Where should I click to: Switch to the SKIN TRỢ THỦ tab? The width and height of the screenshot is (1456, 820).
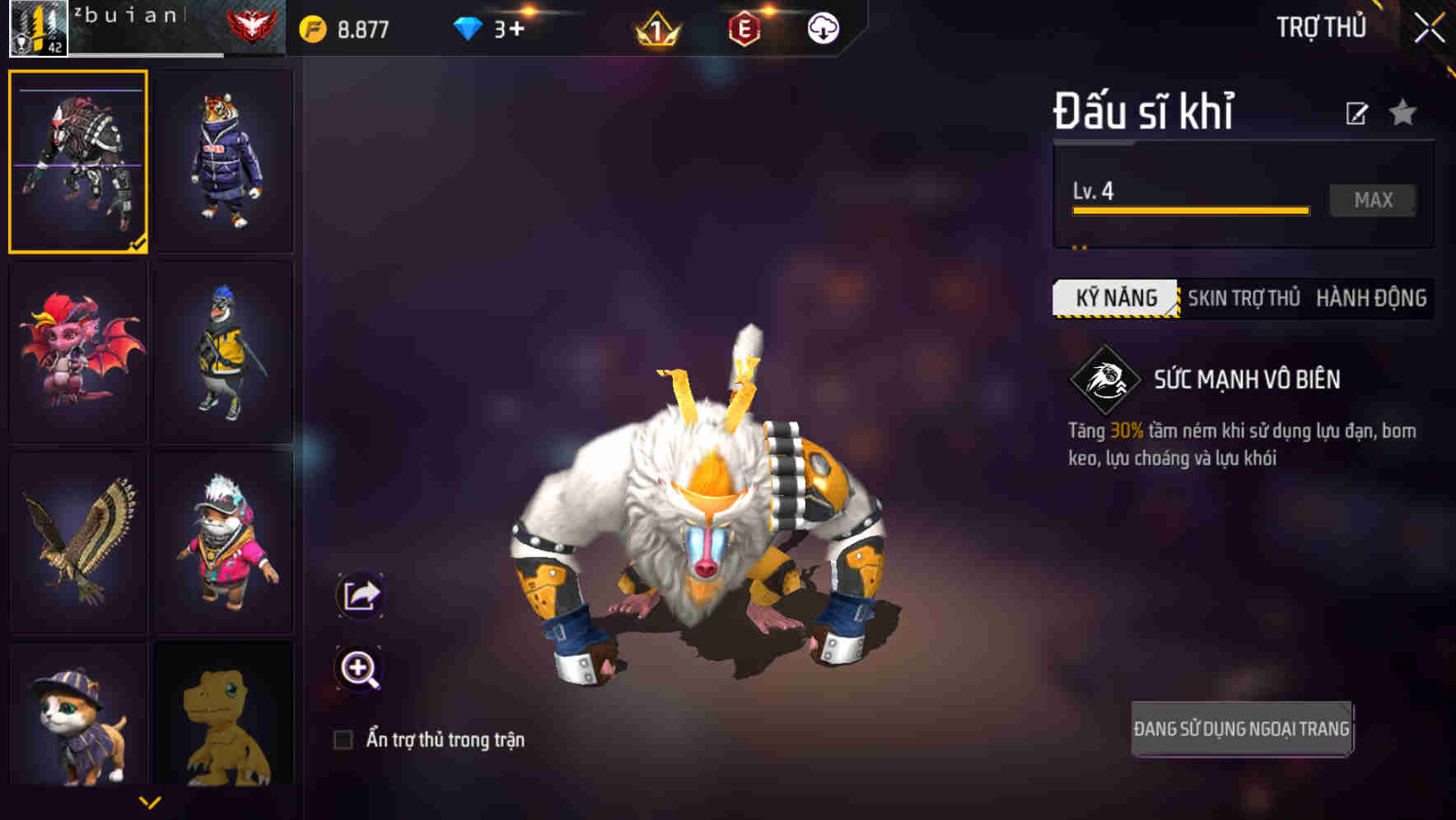tap(1245, 298)
